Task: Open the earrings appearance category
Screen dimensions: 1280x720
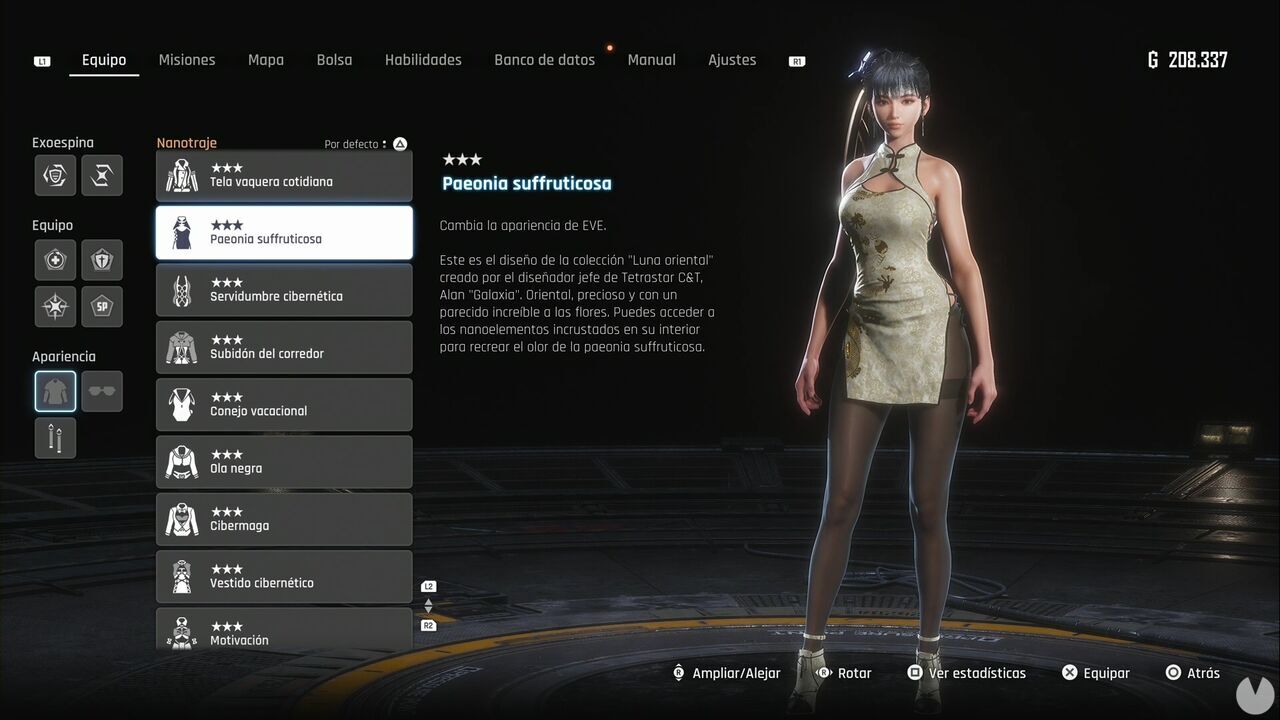Action: 55,437
